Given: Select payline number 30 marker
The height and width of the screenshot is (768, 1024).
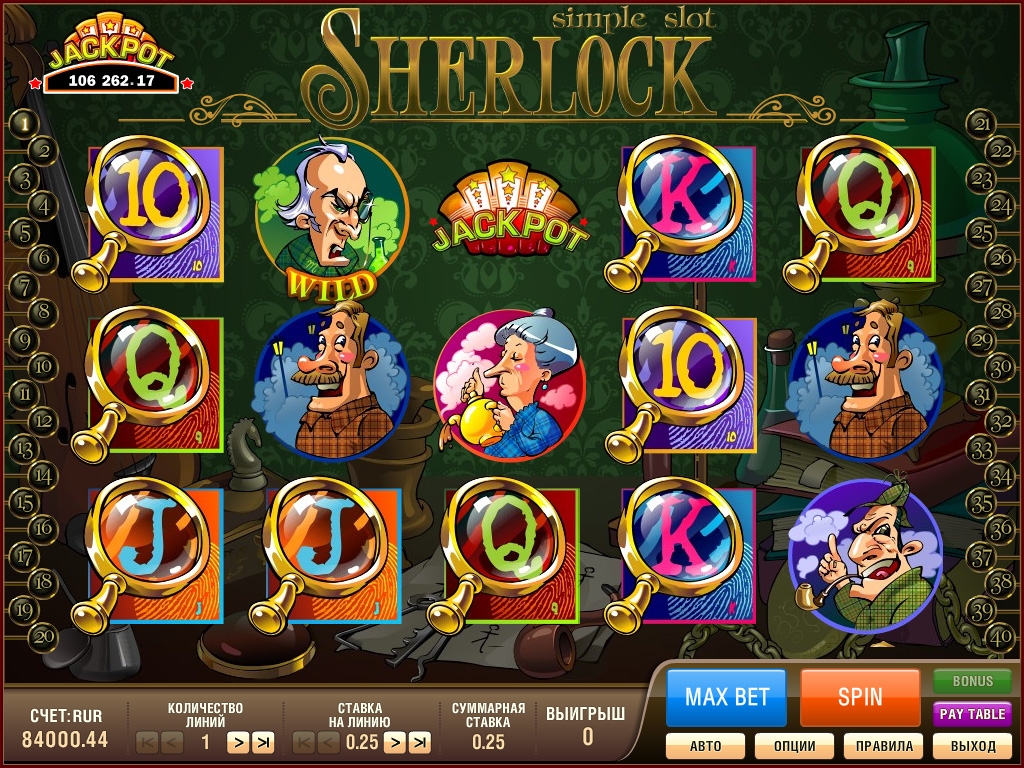Looking at the screenshot, I should tap(1000, 365).
